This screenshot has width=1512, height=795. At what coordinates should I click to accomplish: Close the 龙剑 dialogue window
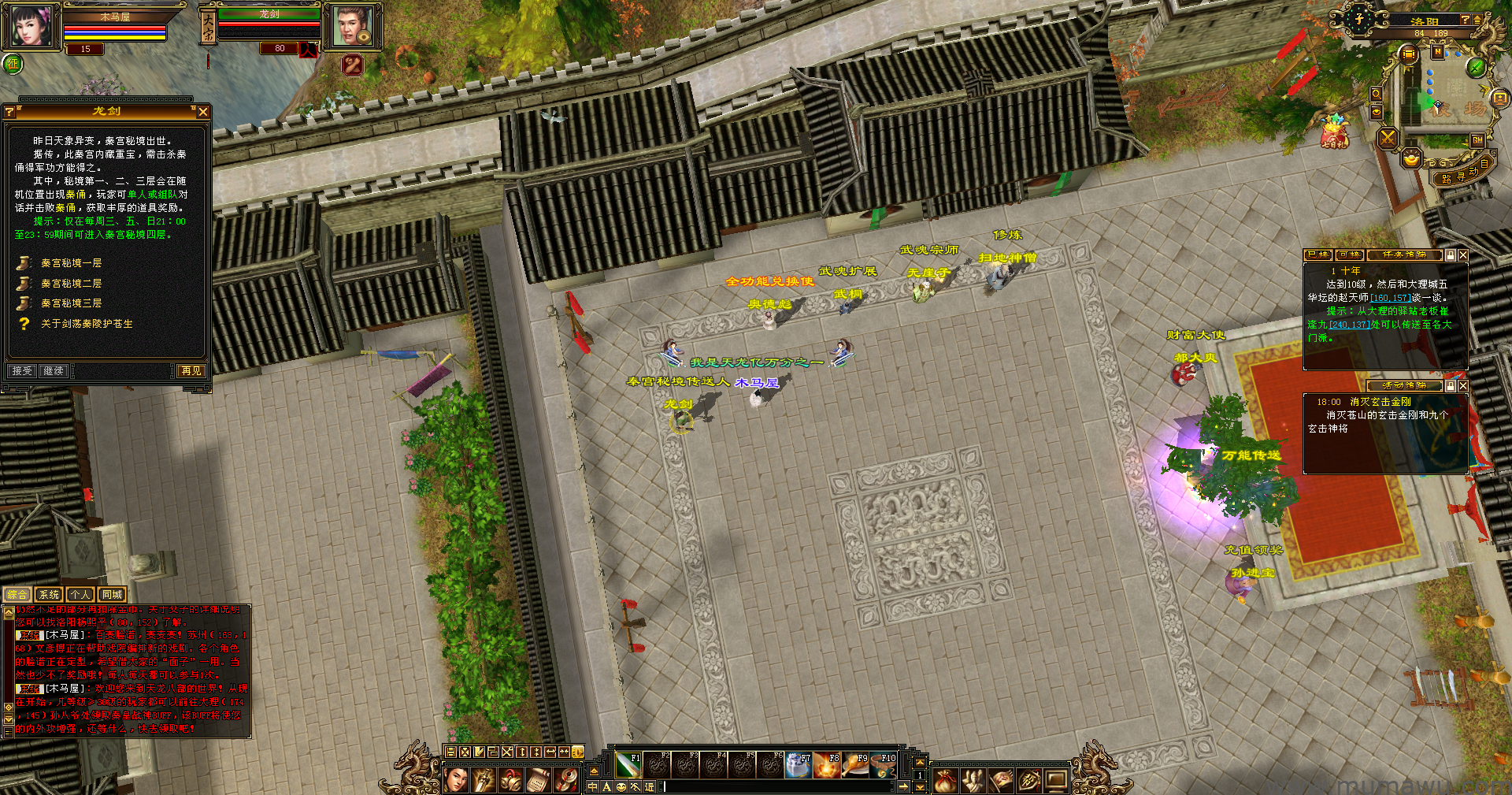click(203, 112)
